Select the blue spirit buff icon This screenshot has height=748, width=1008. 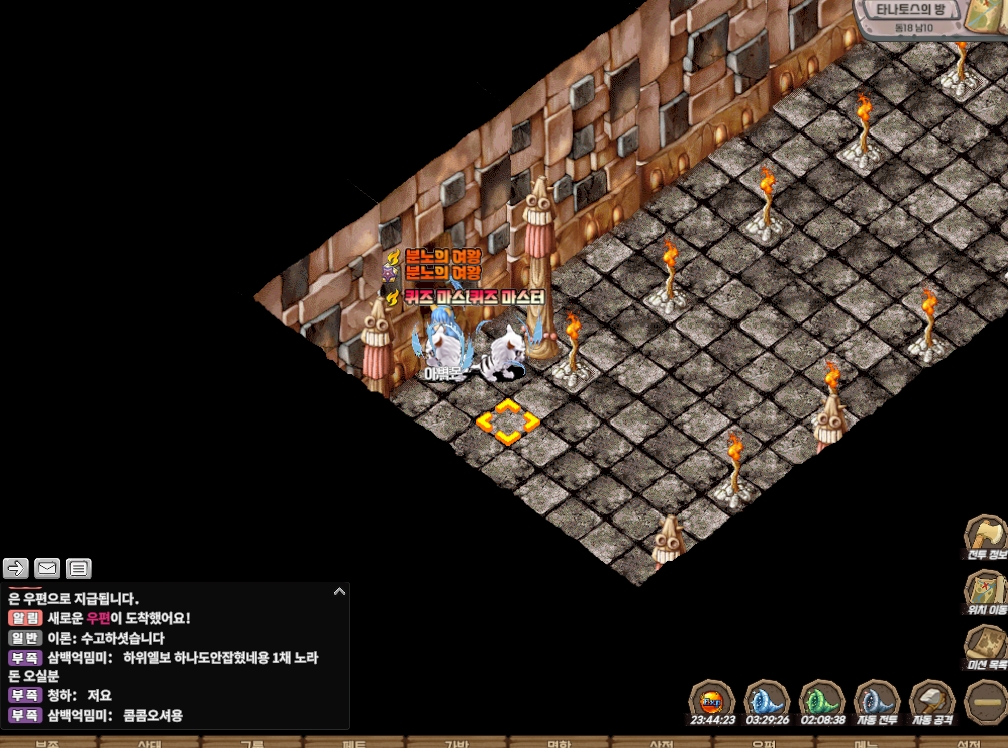(768, 702)
